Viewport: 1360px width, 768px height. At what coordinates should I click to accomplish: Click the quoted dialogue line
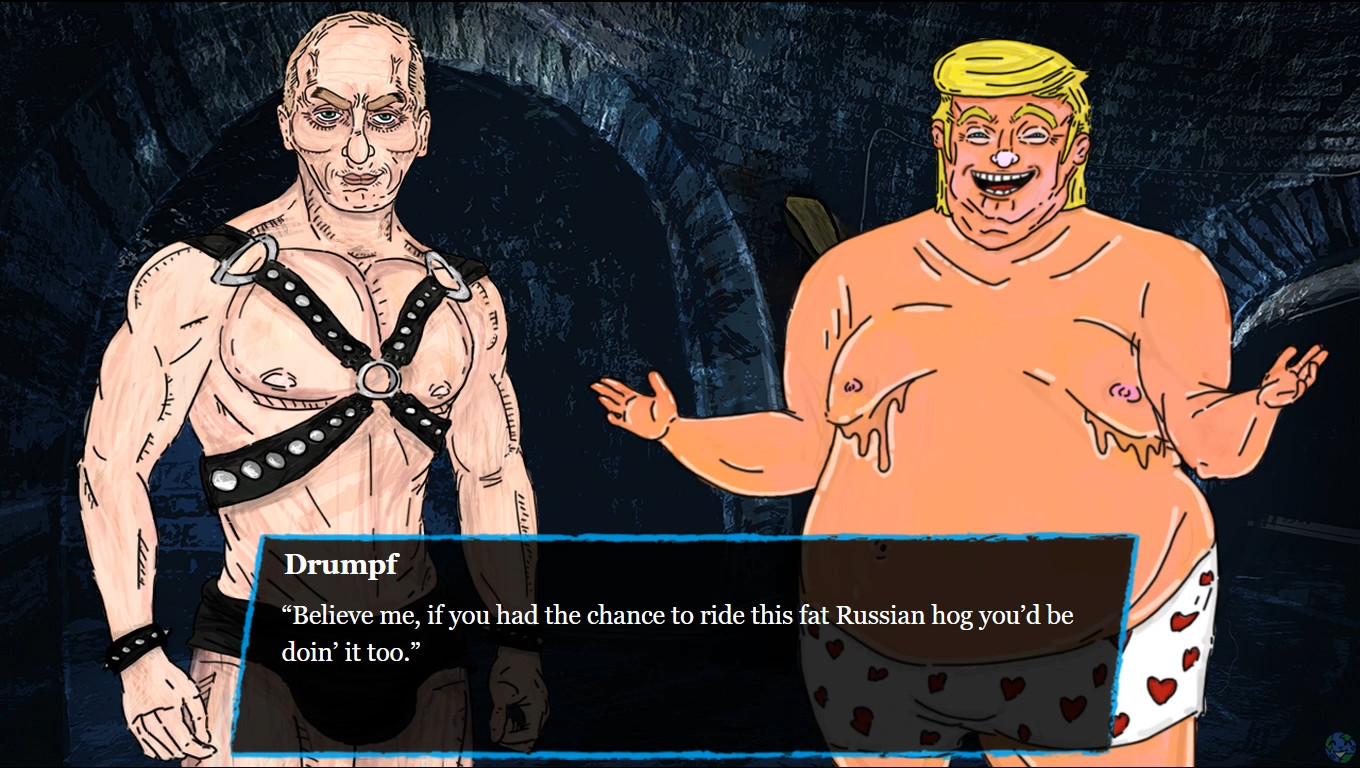(678, 615)
